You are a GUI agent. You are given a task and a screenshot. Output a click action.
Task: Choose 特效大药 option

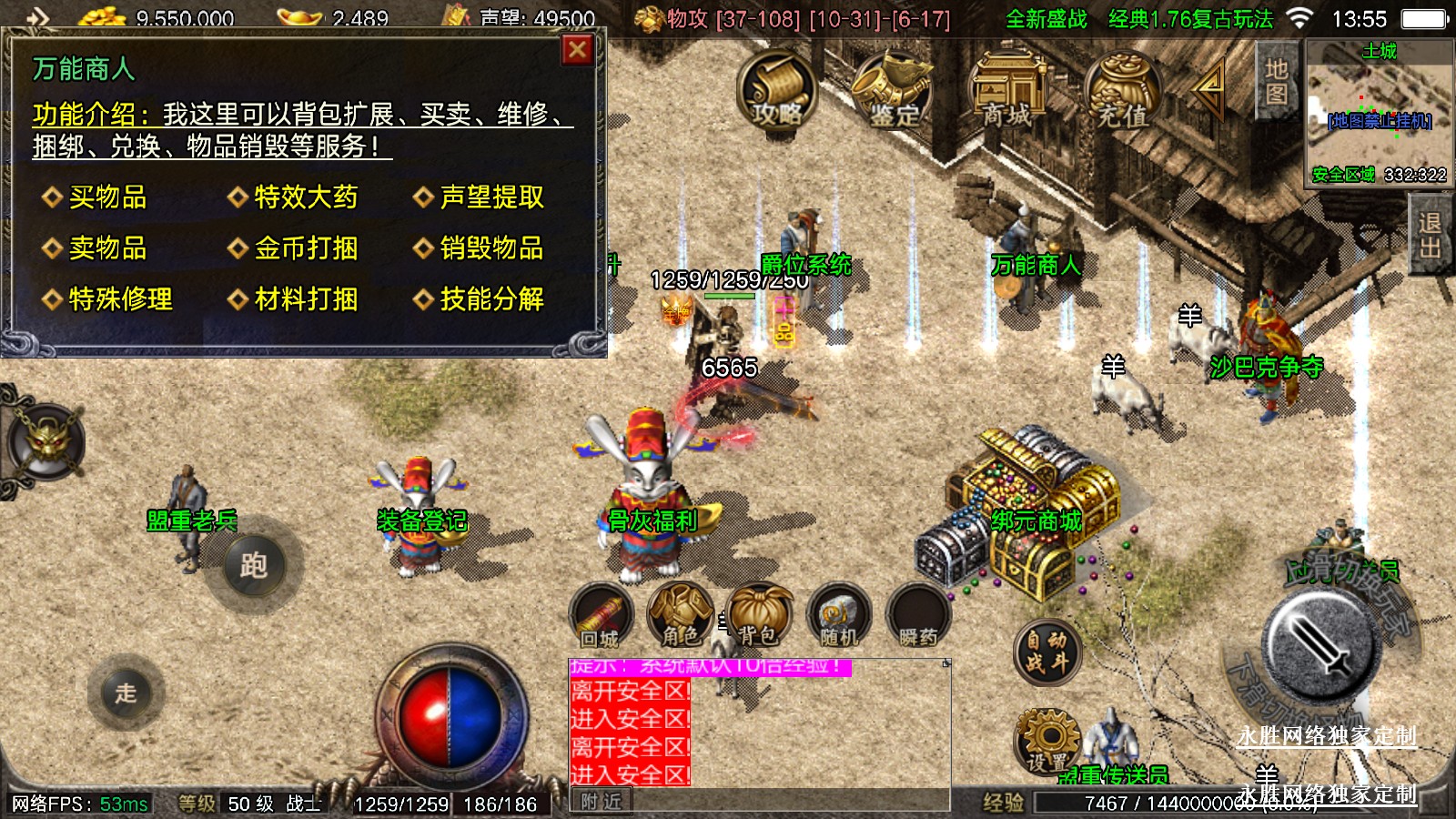tap(306, 197)
